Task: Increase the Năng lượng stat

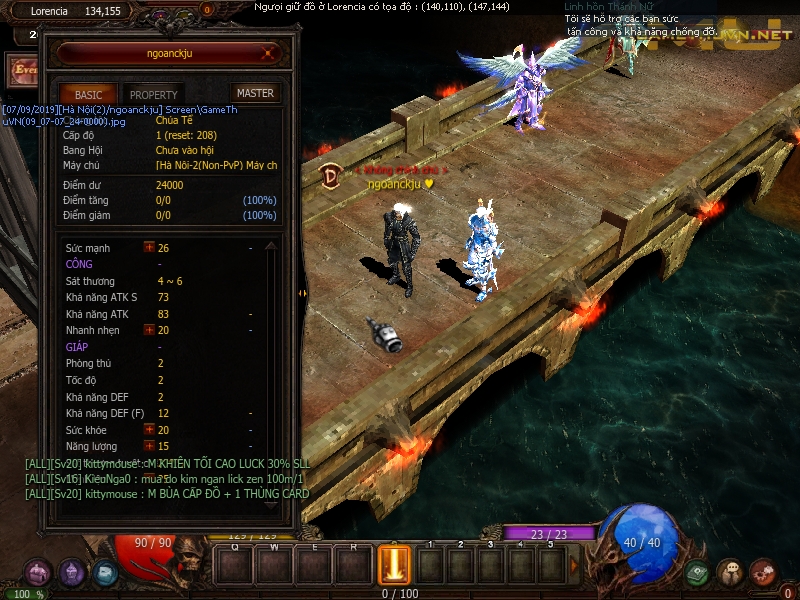Action: [149, 446]
